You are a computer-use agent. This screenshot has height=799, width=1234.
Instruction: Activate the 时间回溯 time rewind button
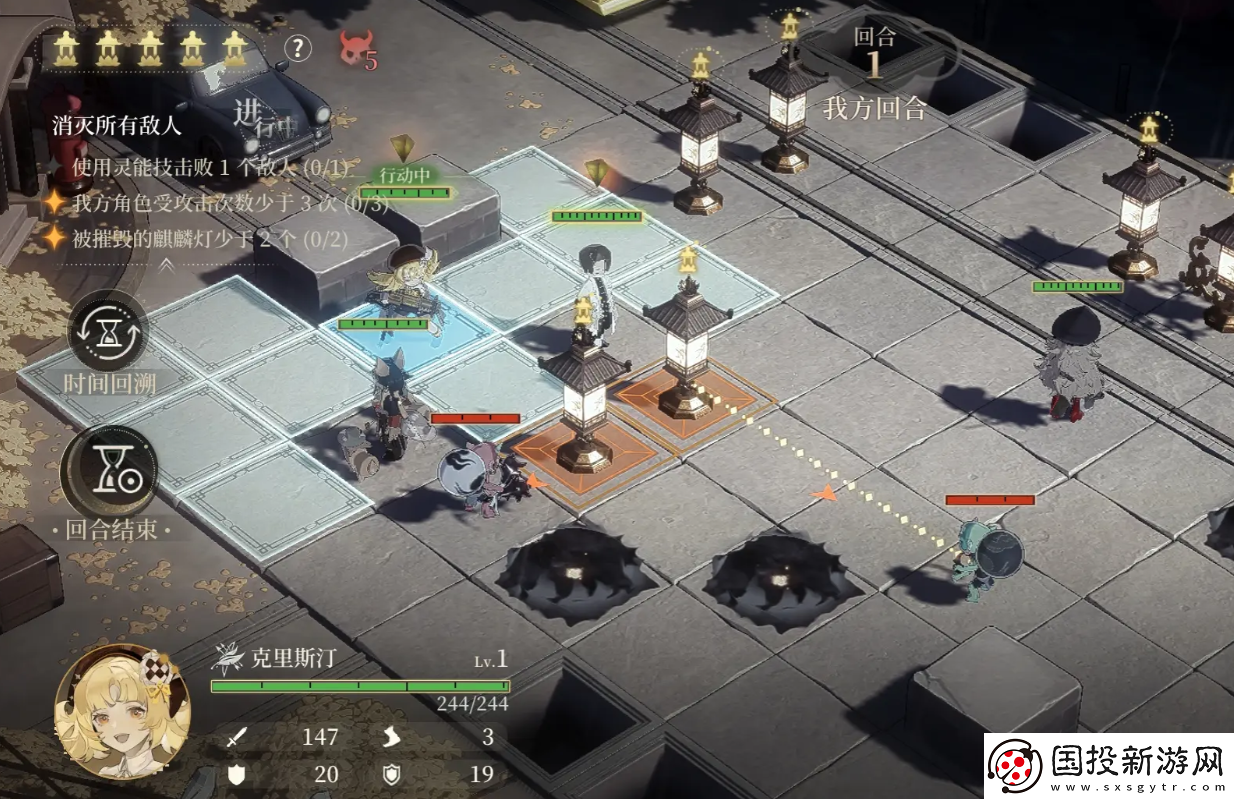click(x=108, y=331)
